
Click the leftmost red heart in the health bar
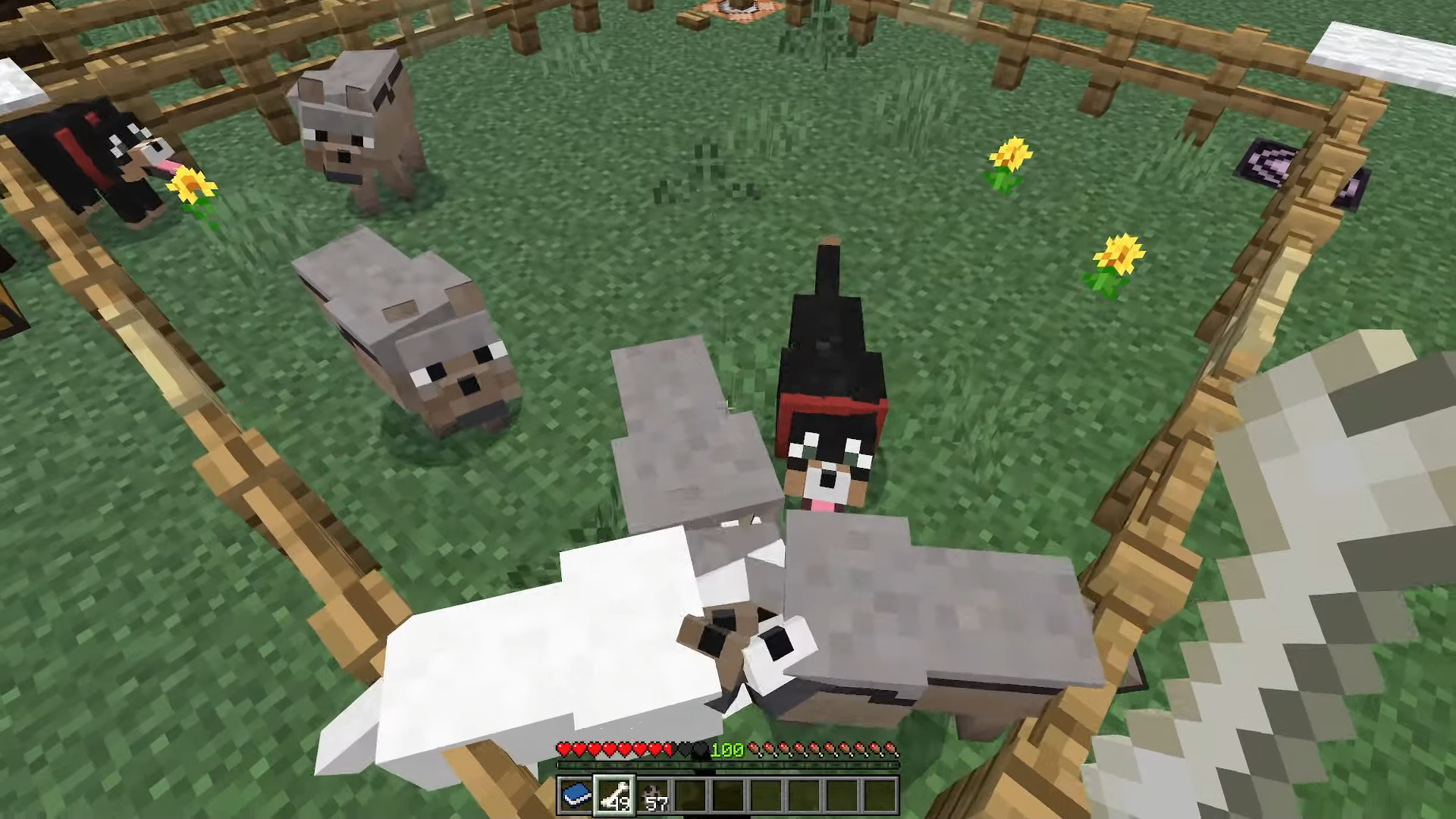coord(565,749)
